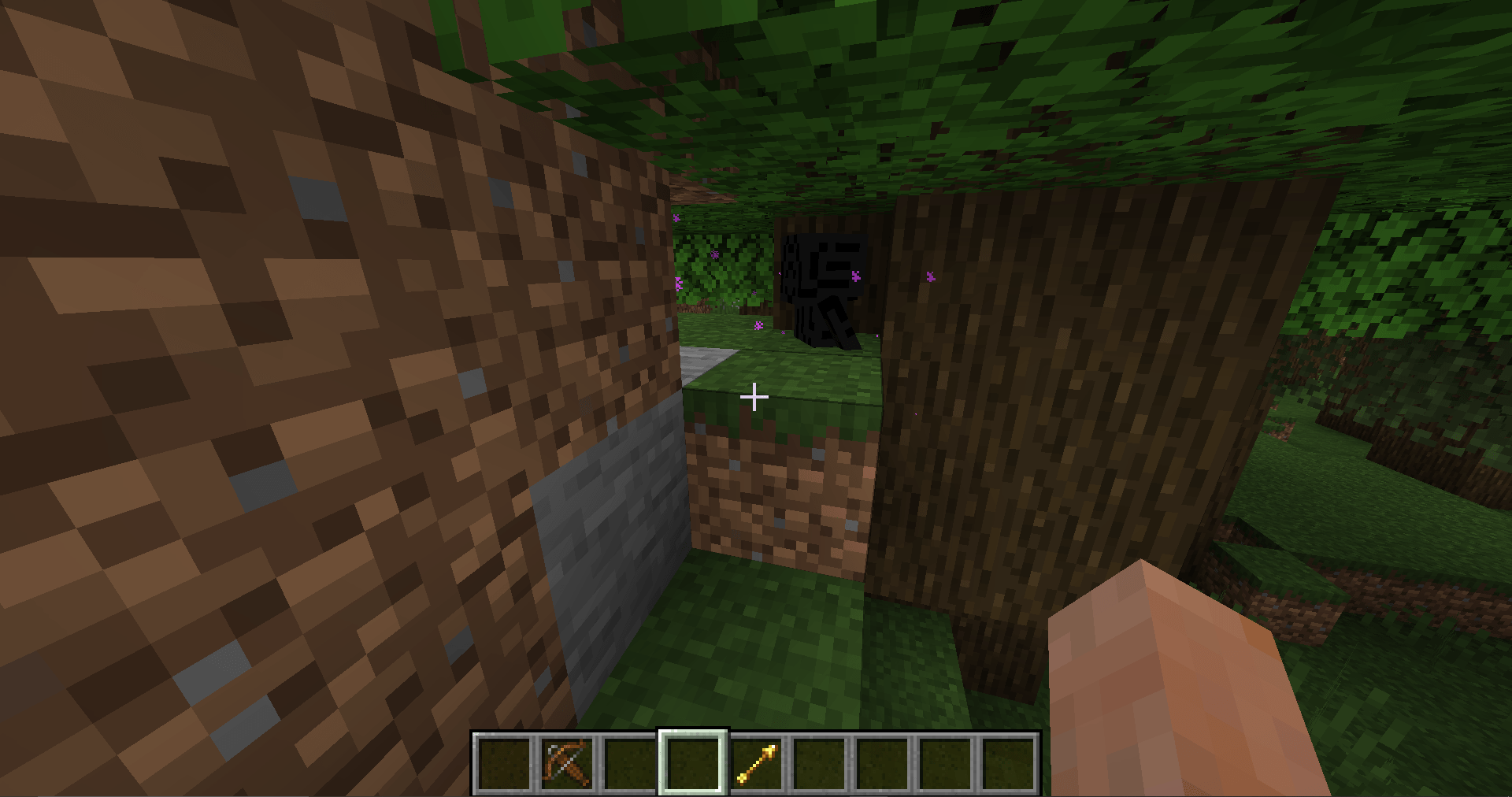Click the crosshair at screen center
The height and width of the screenshot is (797, 1512).
click(x=755, y=398)
